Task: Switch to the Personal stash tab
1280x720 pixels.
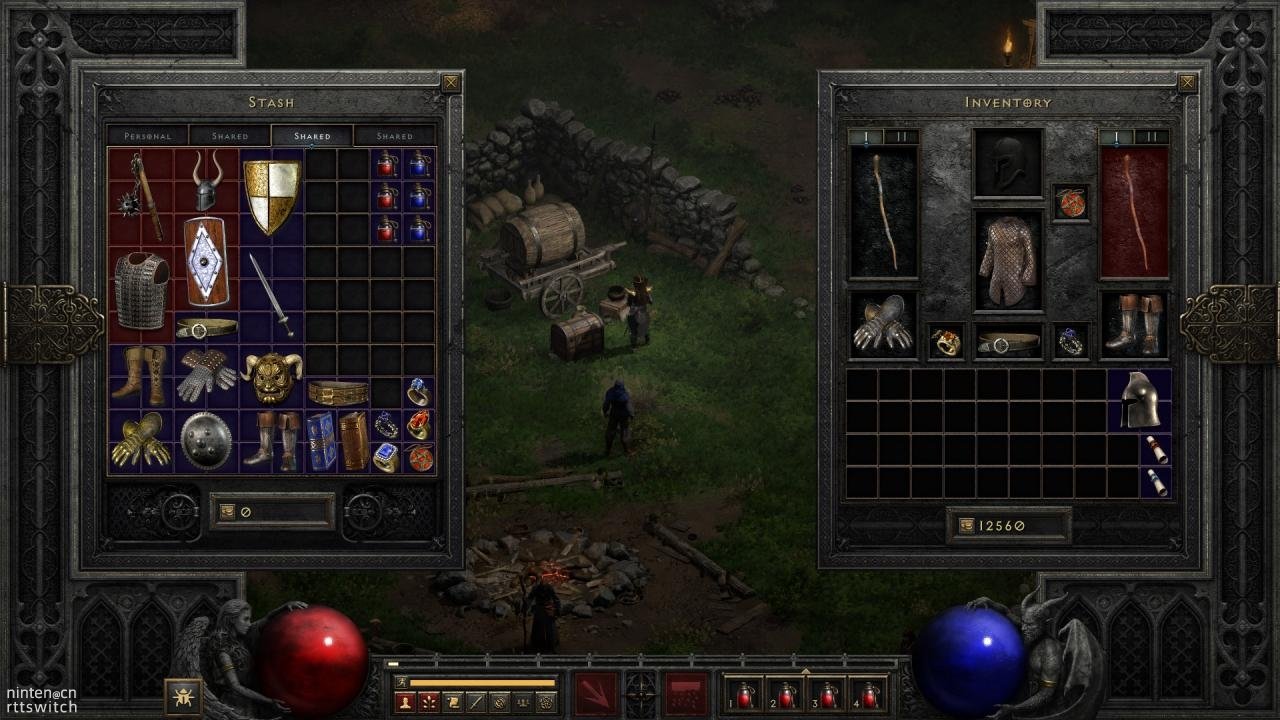Action: 147,136
